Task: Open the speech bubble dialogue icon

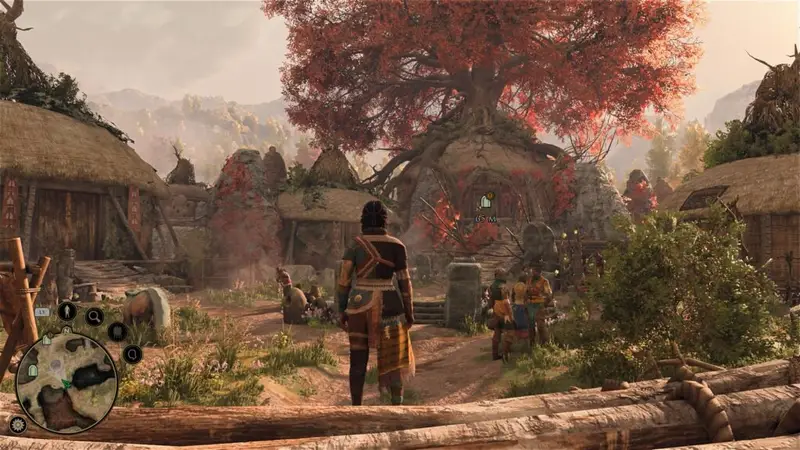Action: (x=132, y=353)
